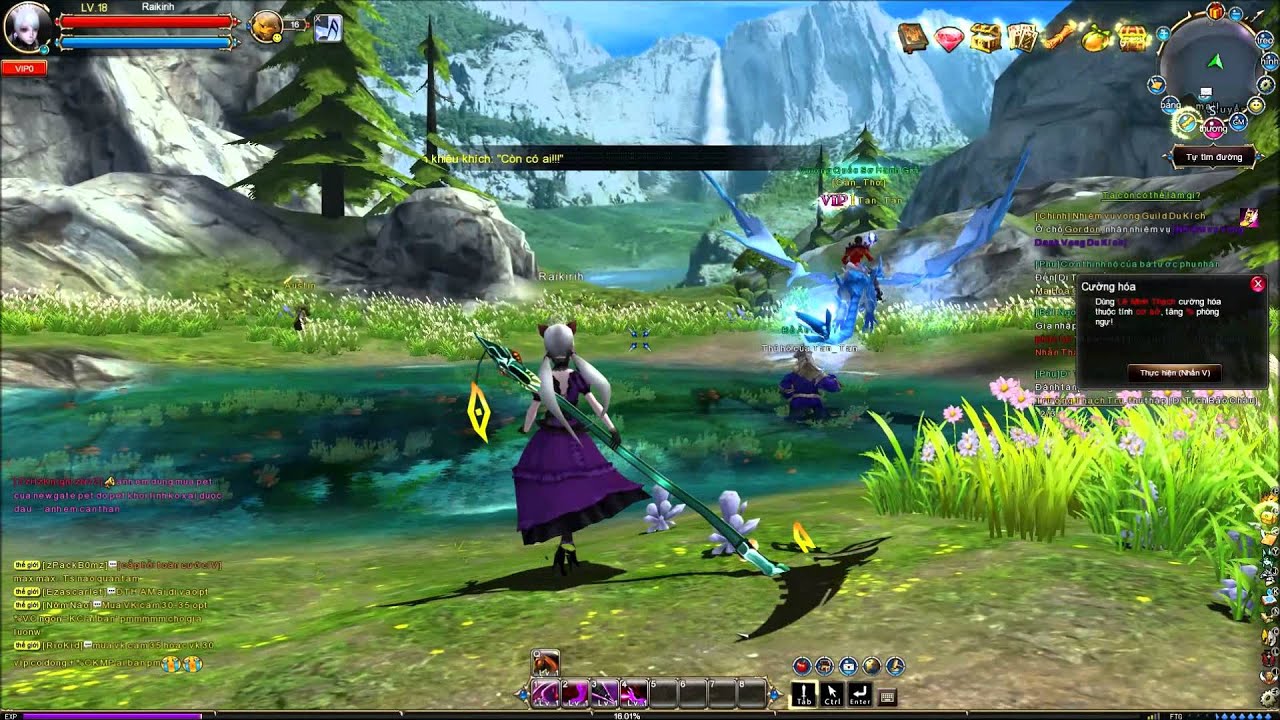Click the Tab target-select key button

(x=805, y=695)
